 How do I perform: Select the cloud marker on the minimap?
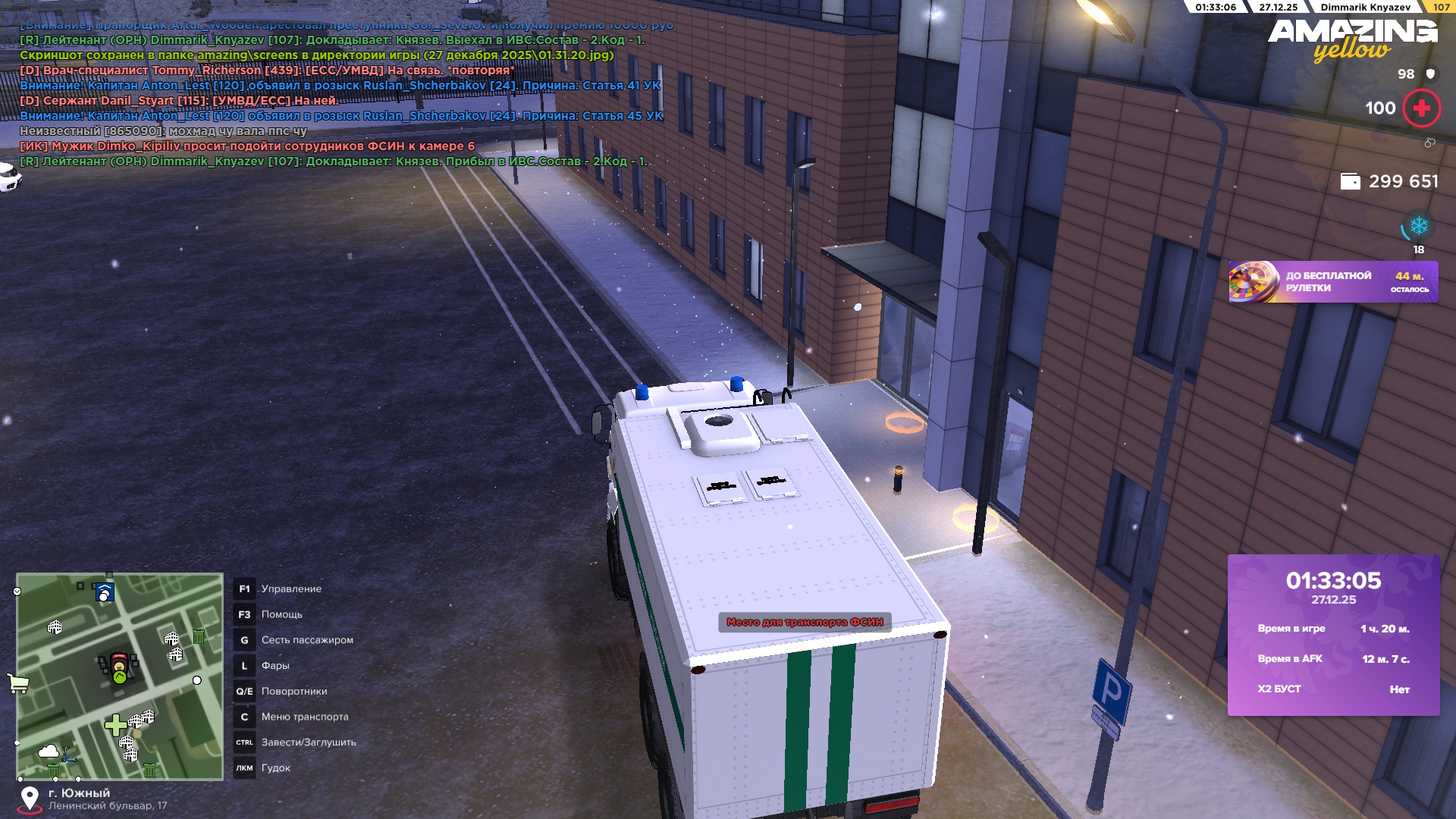pyautogui.click(x=49, y=752)
